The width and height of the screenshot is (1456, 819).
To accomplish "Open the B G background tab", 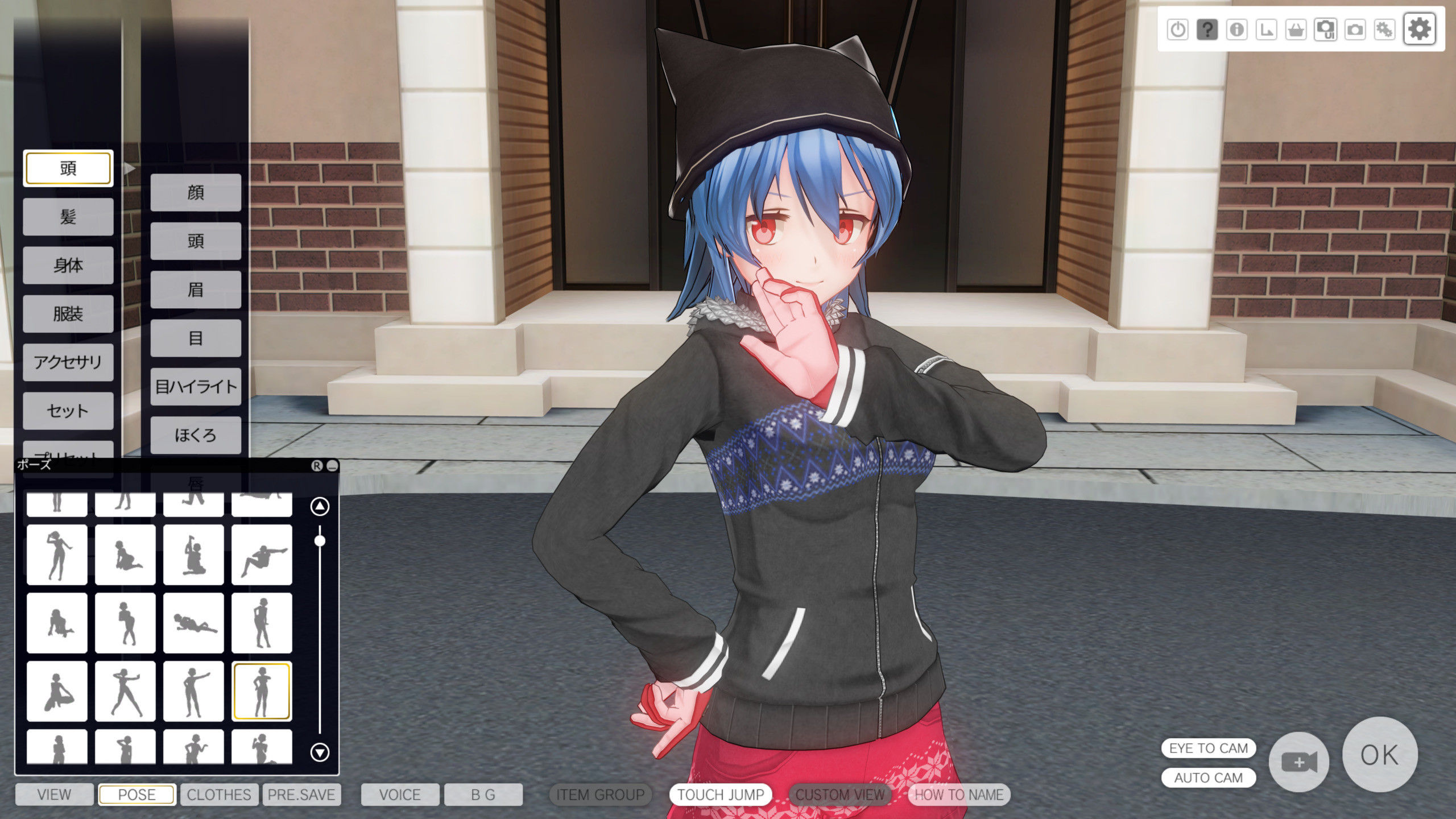I will point(483,795).
